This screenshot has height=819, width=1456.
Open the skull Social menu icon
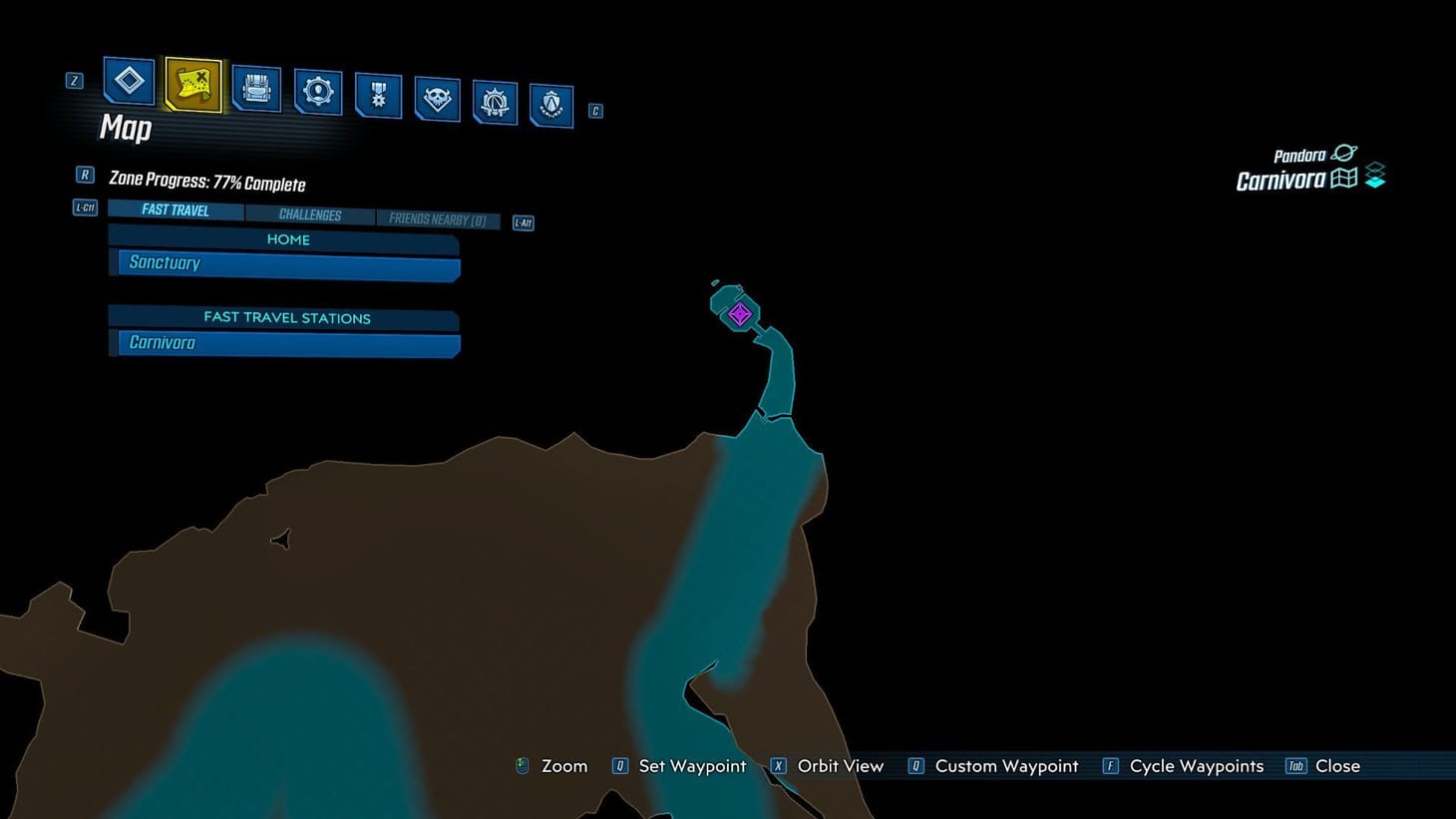click(x=437, y=100)
